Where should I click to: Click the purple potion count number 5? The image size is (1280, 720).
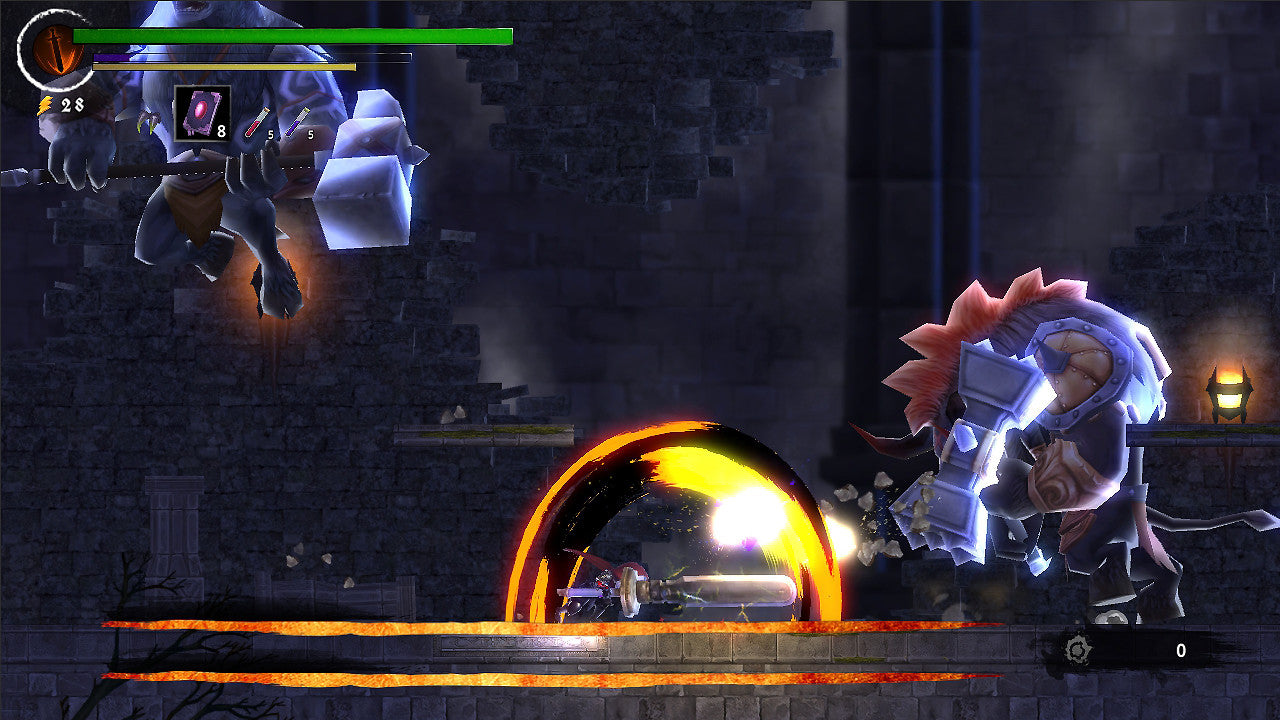309,134
